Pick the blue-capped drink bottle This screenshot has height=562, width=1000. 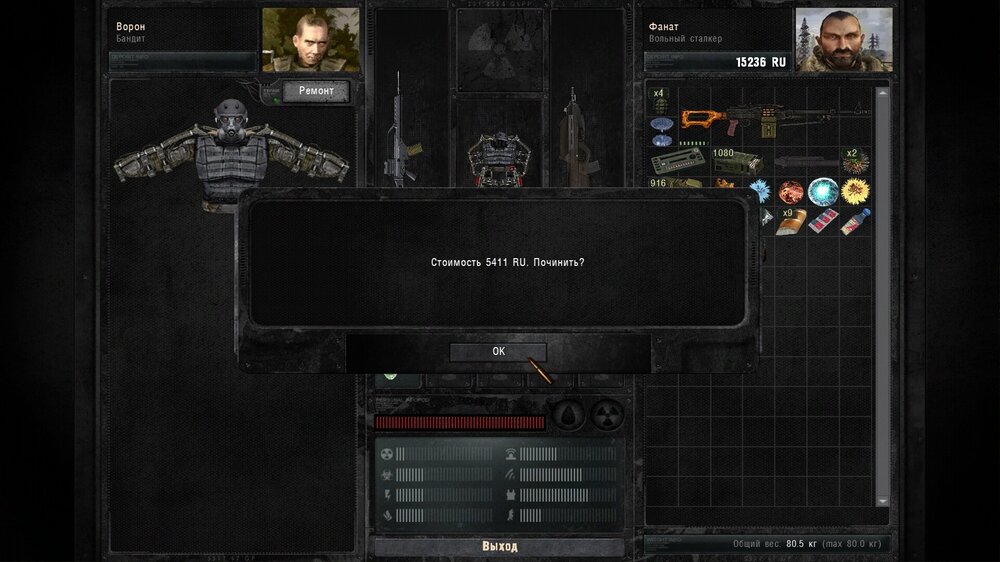855,221
